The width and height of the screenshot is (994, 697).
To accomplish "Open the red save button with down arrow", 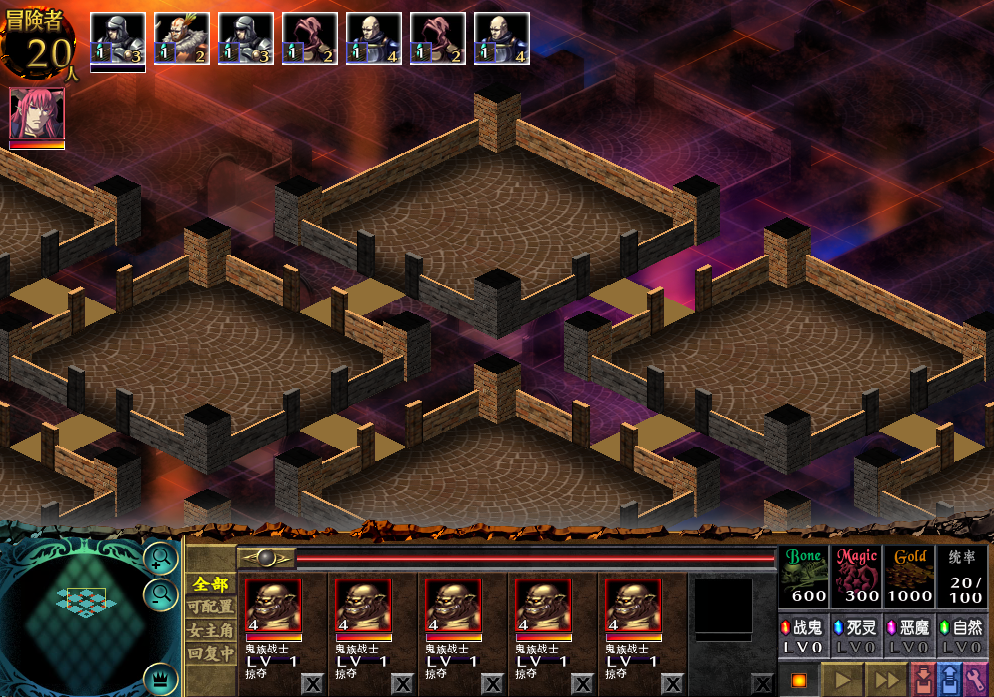I will pyautogui.click(x=923, y=680).
